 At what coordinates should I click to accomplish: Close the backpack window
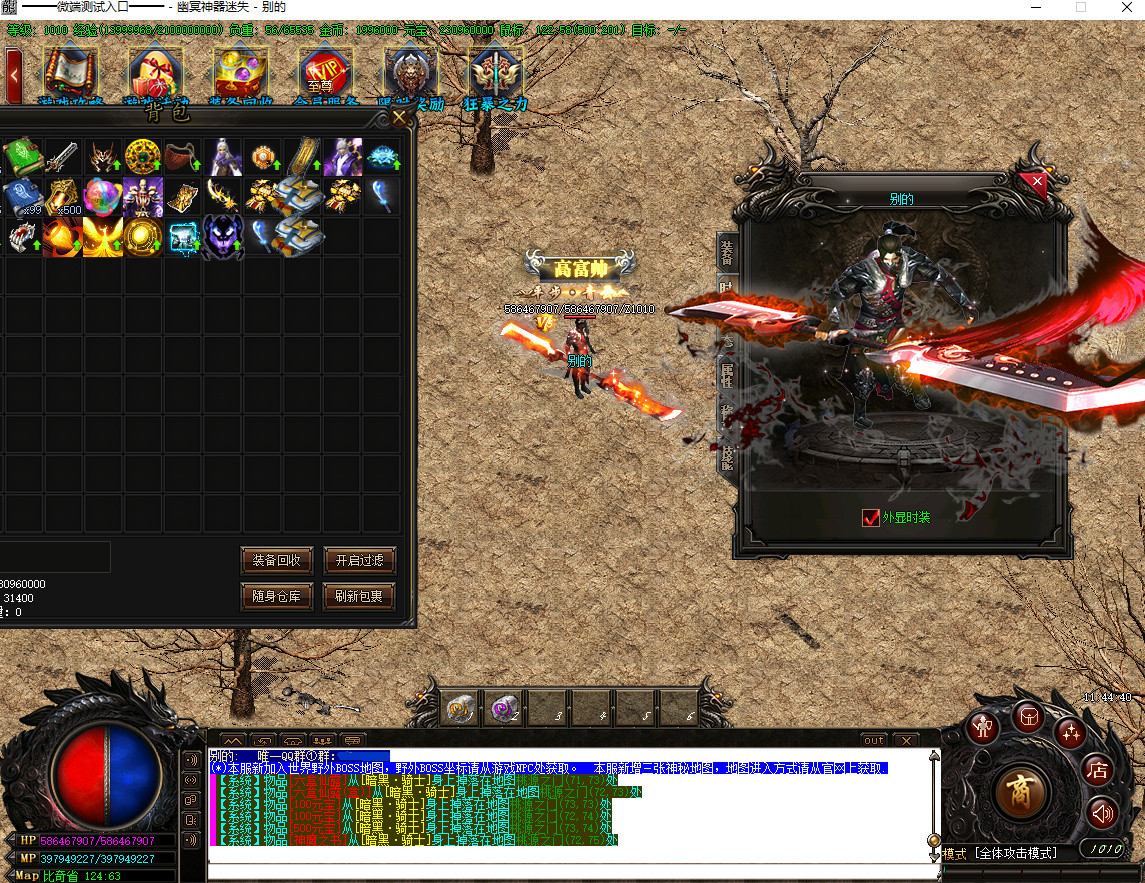click(400, 118)
